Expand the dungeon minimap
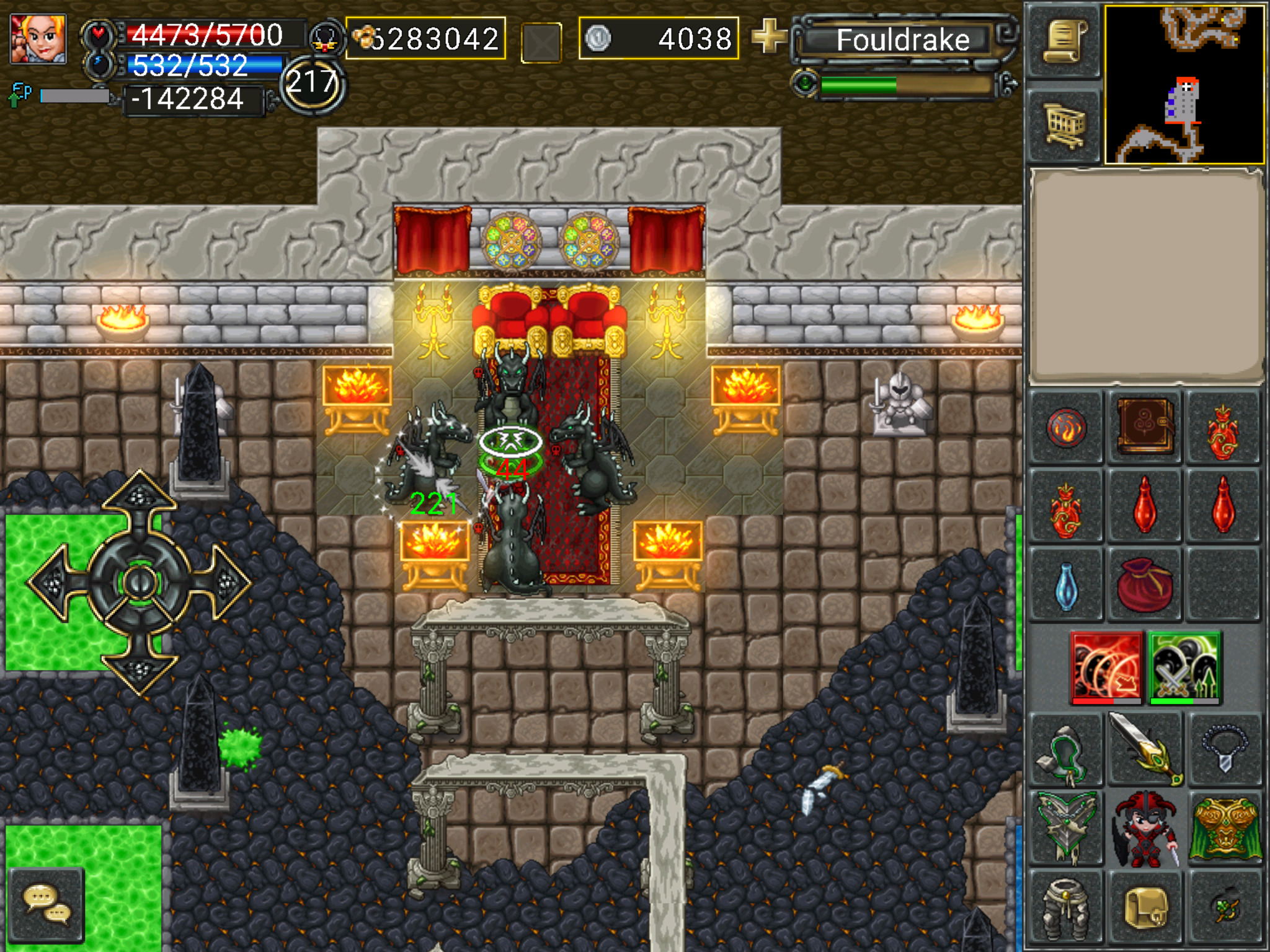 [1184, 85]
